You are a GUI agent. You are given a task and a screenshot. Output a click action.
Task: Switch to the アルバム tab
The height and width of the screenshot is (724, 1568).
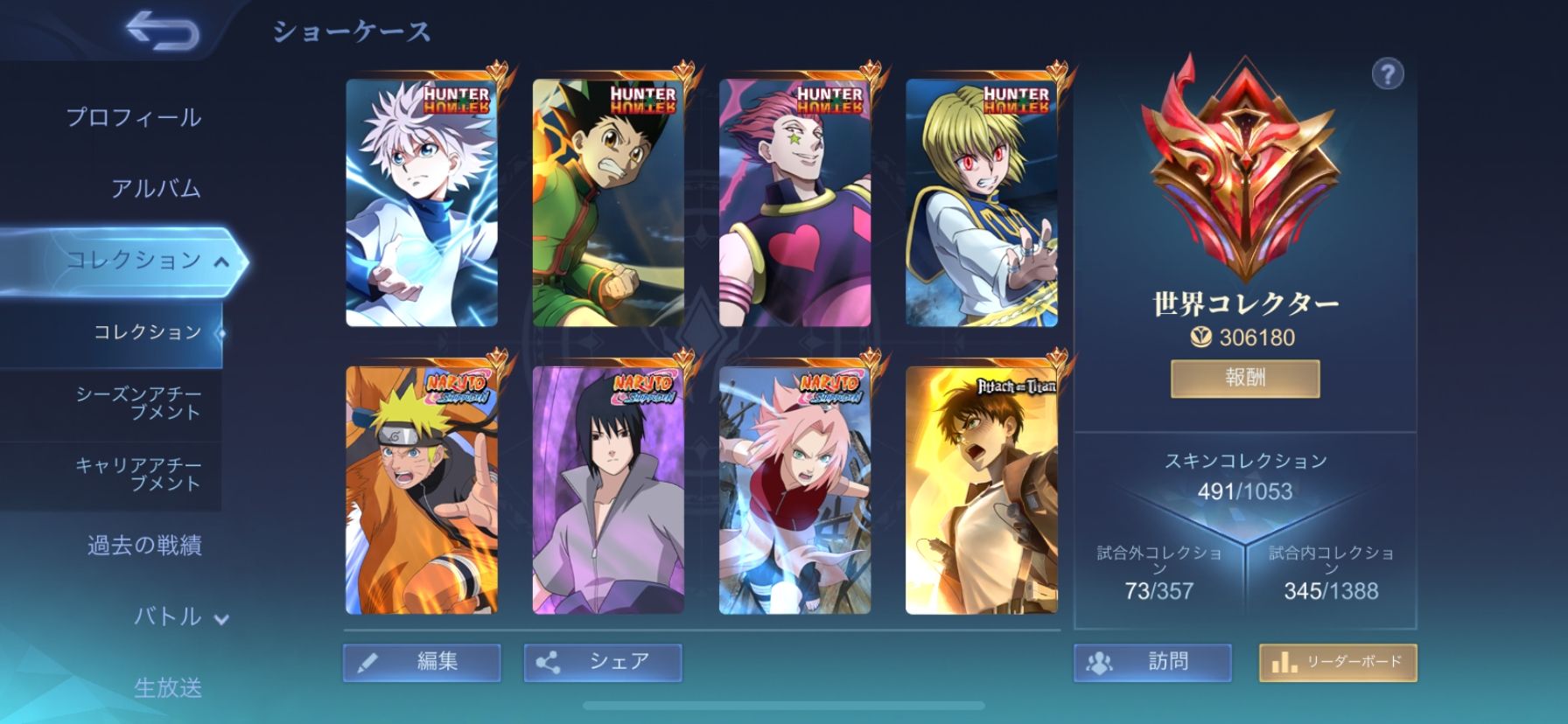(x=156, y=188)
